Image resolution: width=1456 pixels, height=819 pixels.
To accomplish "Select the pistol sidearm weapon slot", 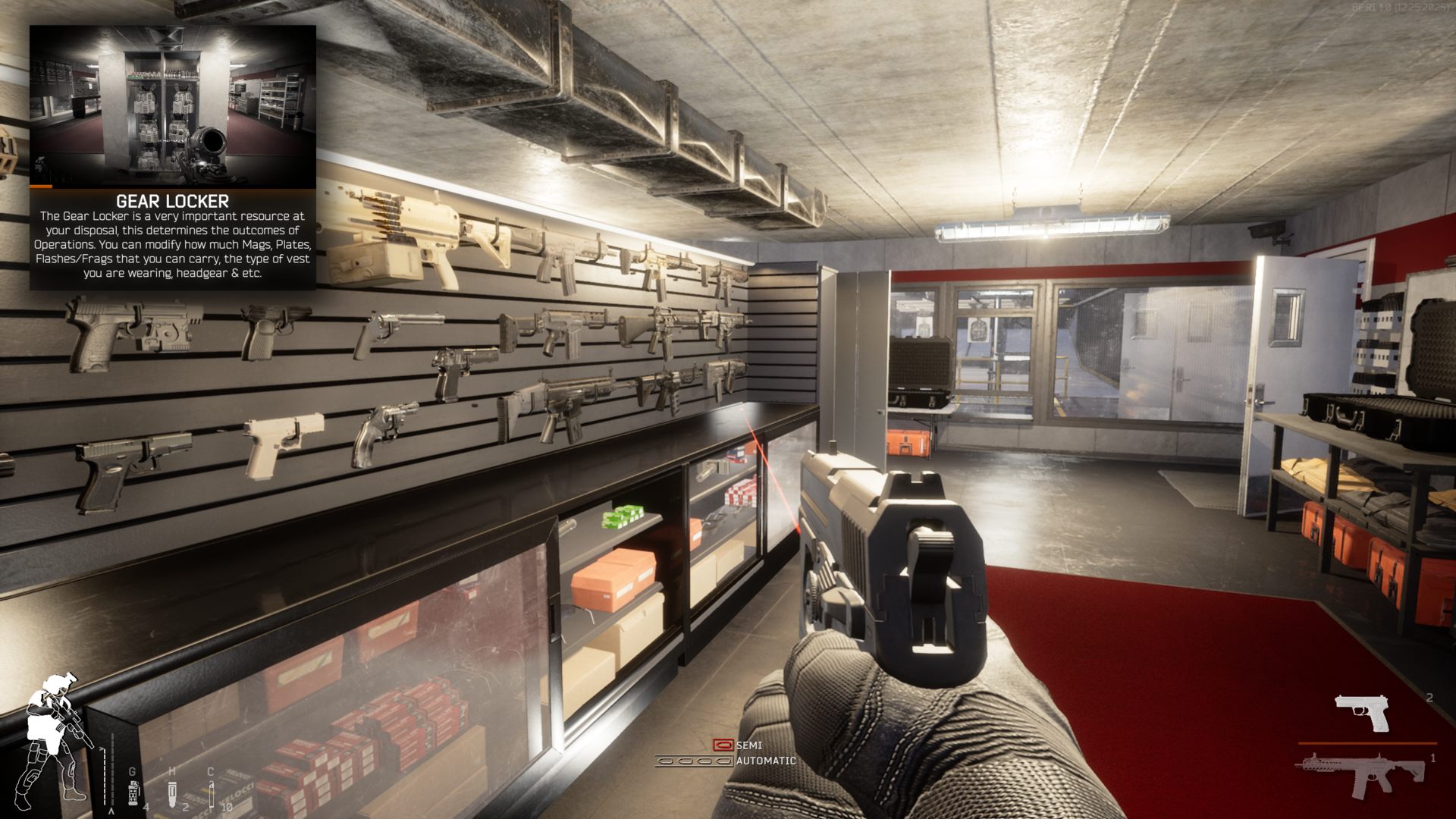I will coord(1362,713).
